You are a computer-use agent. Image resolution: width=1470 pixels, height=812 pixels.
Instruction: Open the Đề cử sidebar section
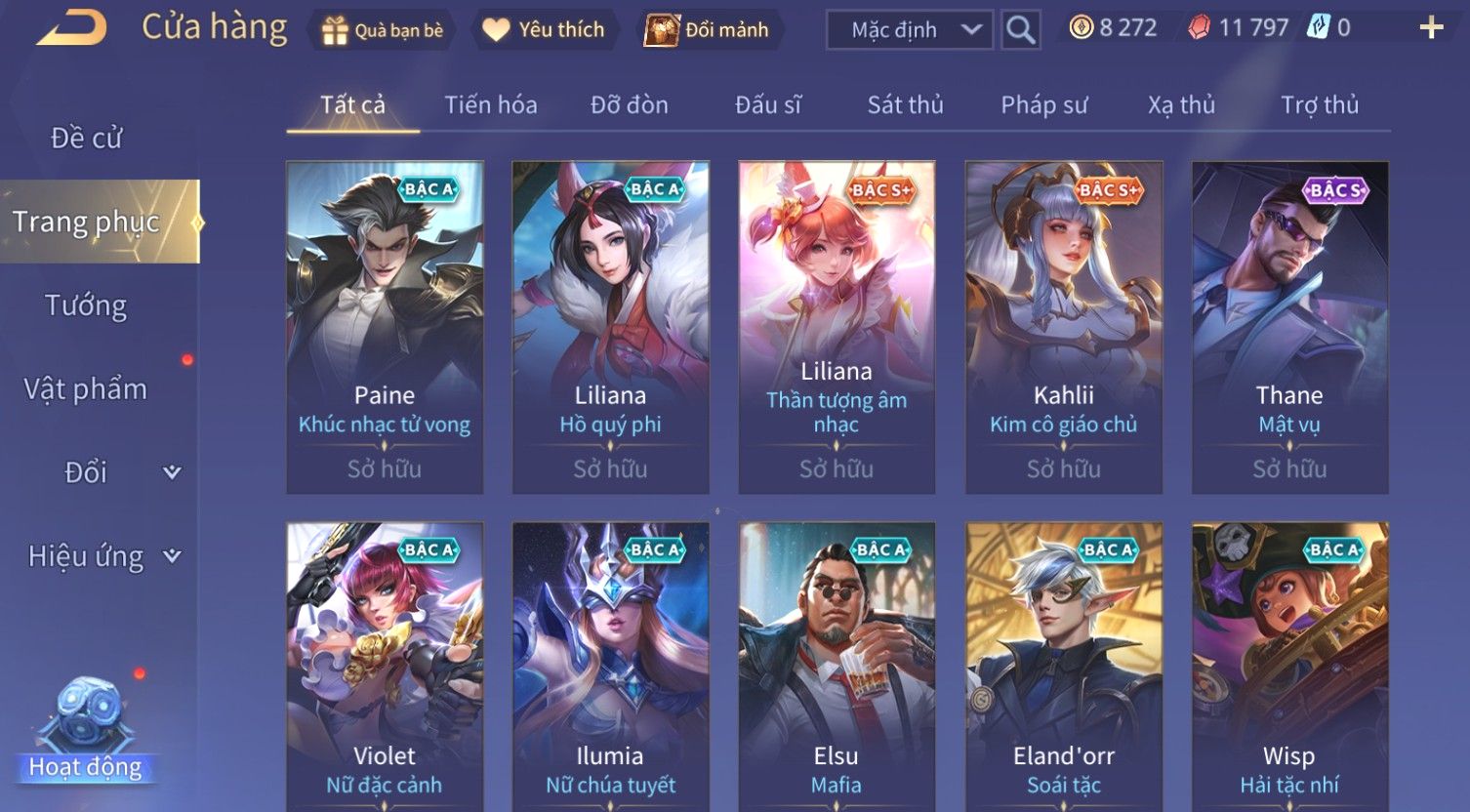(86, 139)
